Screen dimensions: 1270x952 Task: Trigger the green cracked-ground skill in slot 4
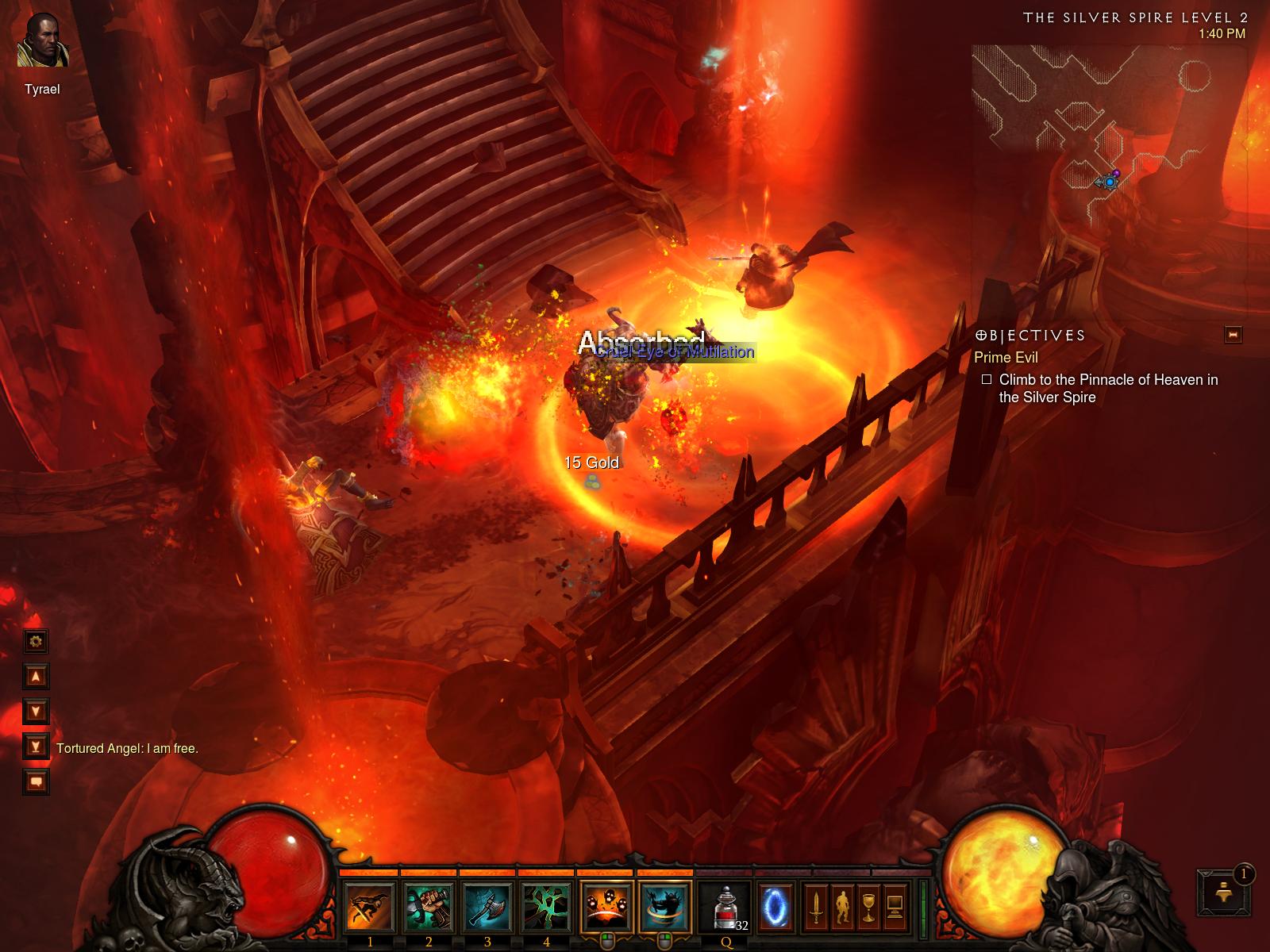point(546,907)
